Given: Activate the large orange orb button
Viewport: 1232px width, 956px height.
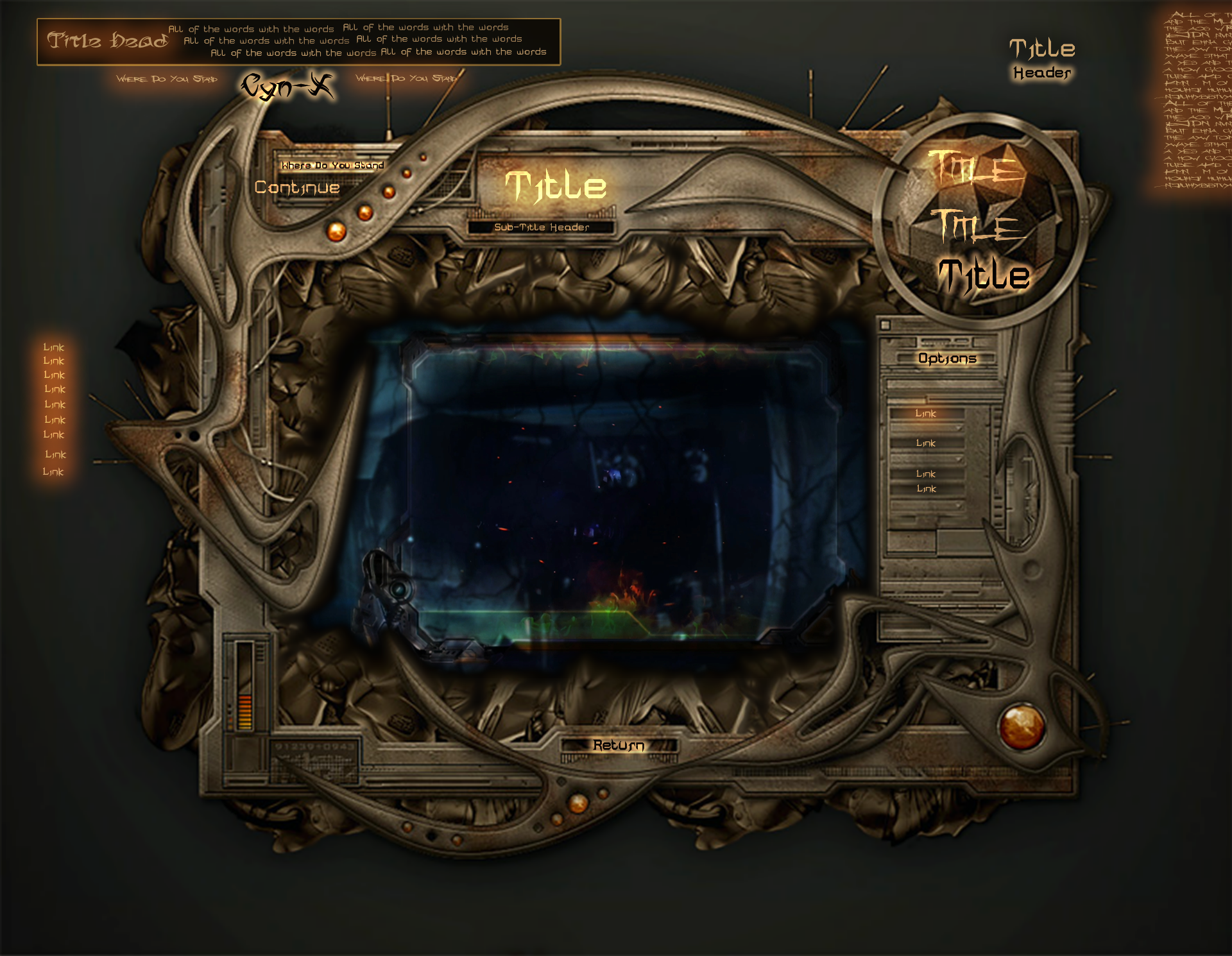Looking at the screenshot, I should tap(1022, 726).
